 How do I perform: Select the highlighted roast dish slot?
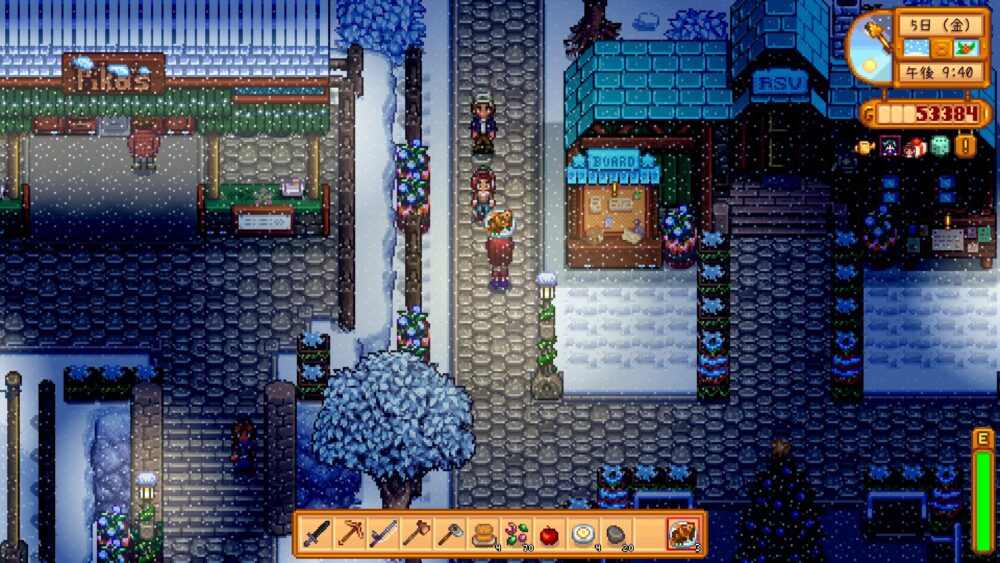(x=685, y=534)
